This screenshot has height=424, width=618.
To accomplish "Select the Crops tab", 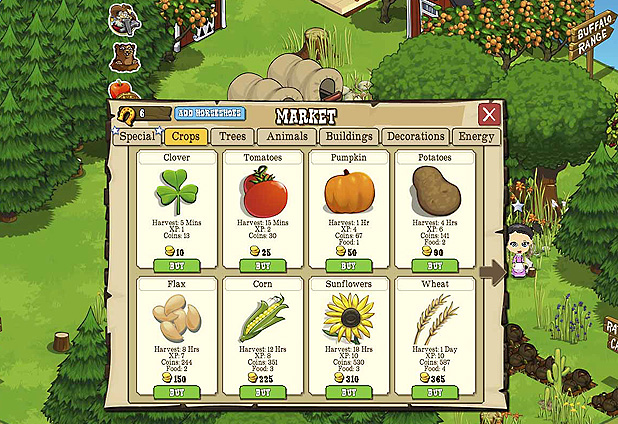I will click(x=188, y=137).
